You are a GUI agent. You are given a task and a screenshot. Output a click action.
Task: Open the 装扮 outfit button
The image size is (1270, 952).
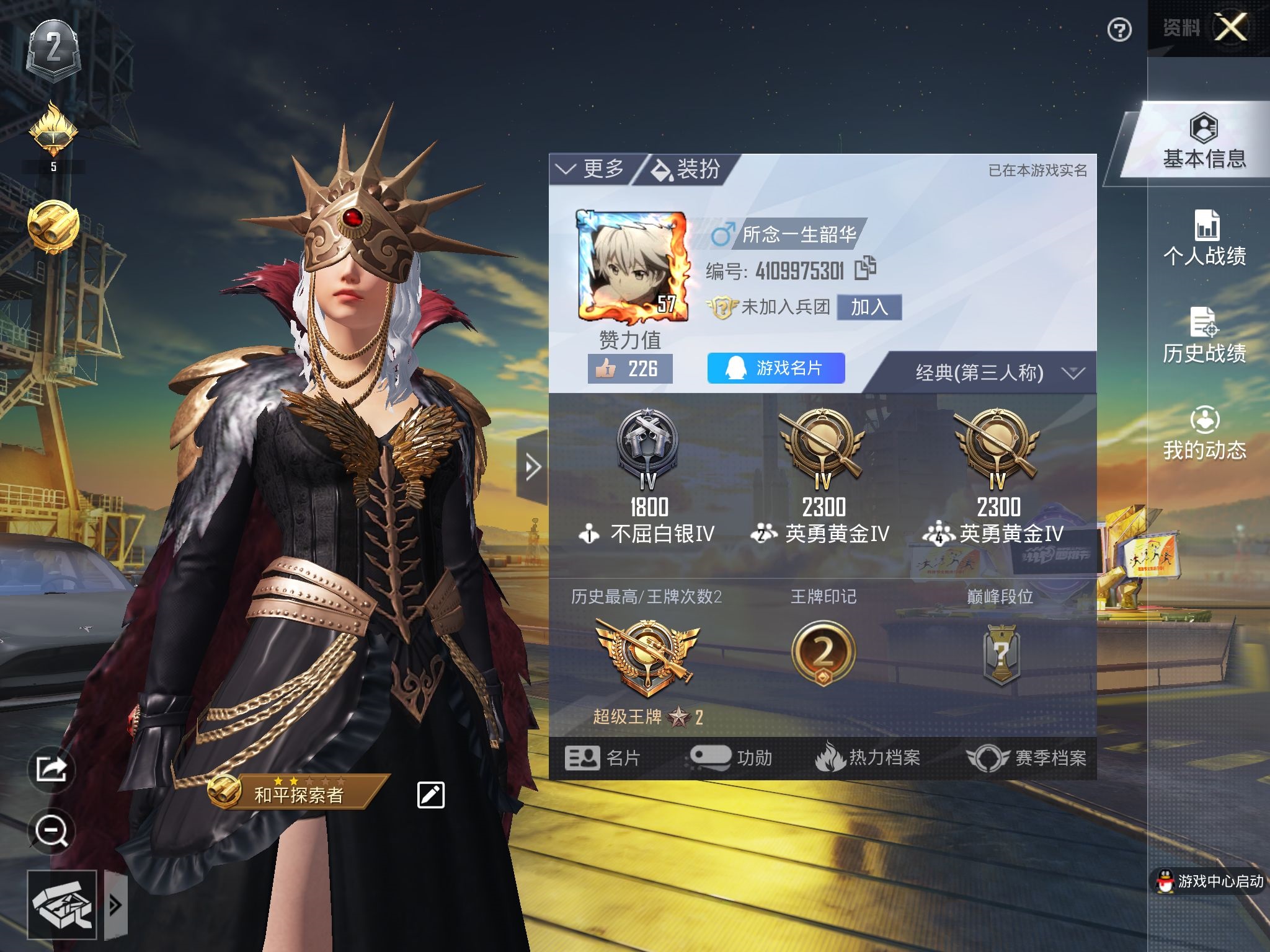pyautogui.click(x=686, y=169)
